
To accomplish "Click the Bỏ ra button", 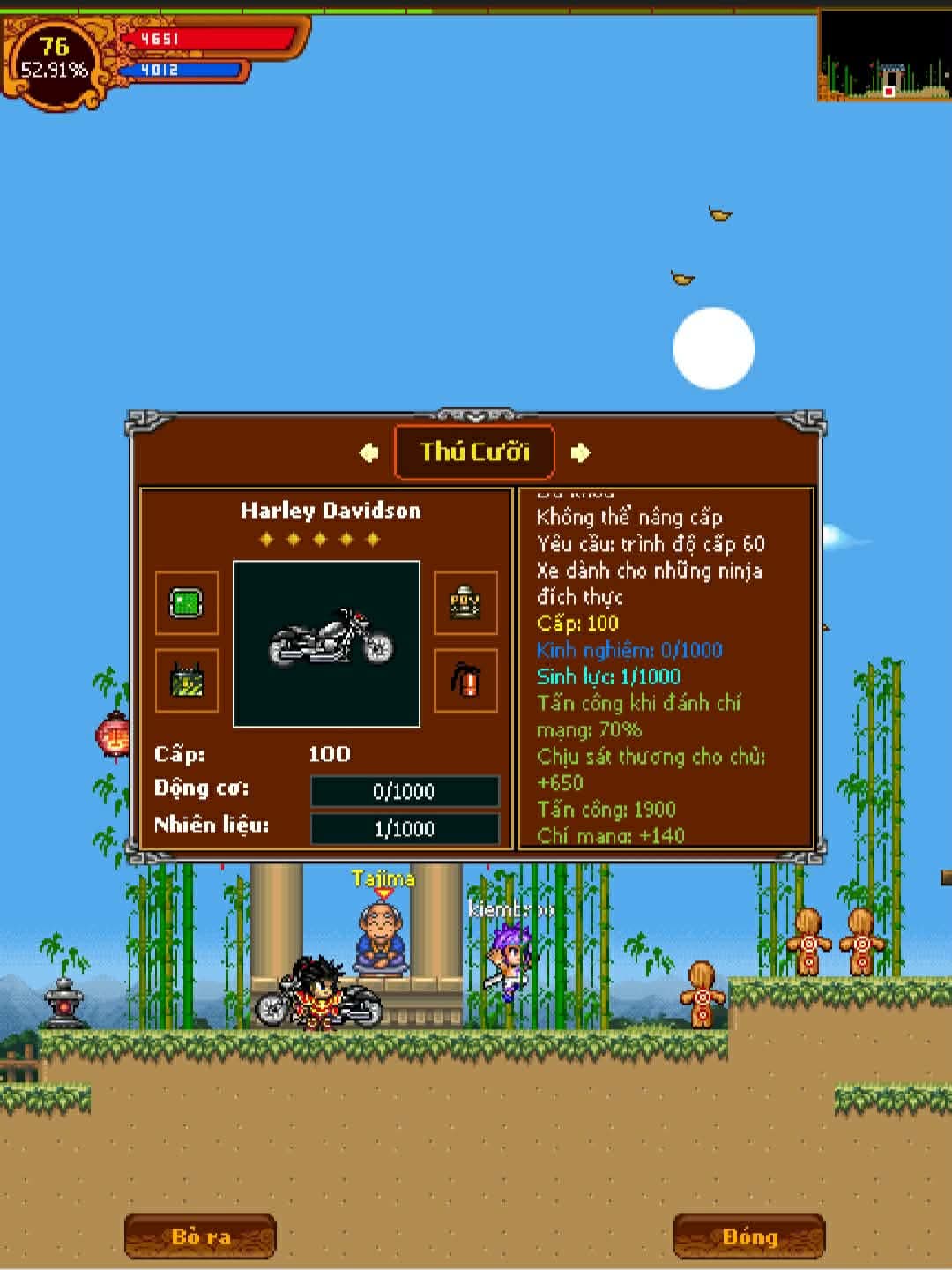I will (x=200, y=1236).
